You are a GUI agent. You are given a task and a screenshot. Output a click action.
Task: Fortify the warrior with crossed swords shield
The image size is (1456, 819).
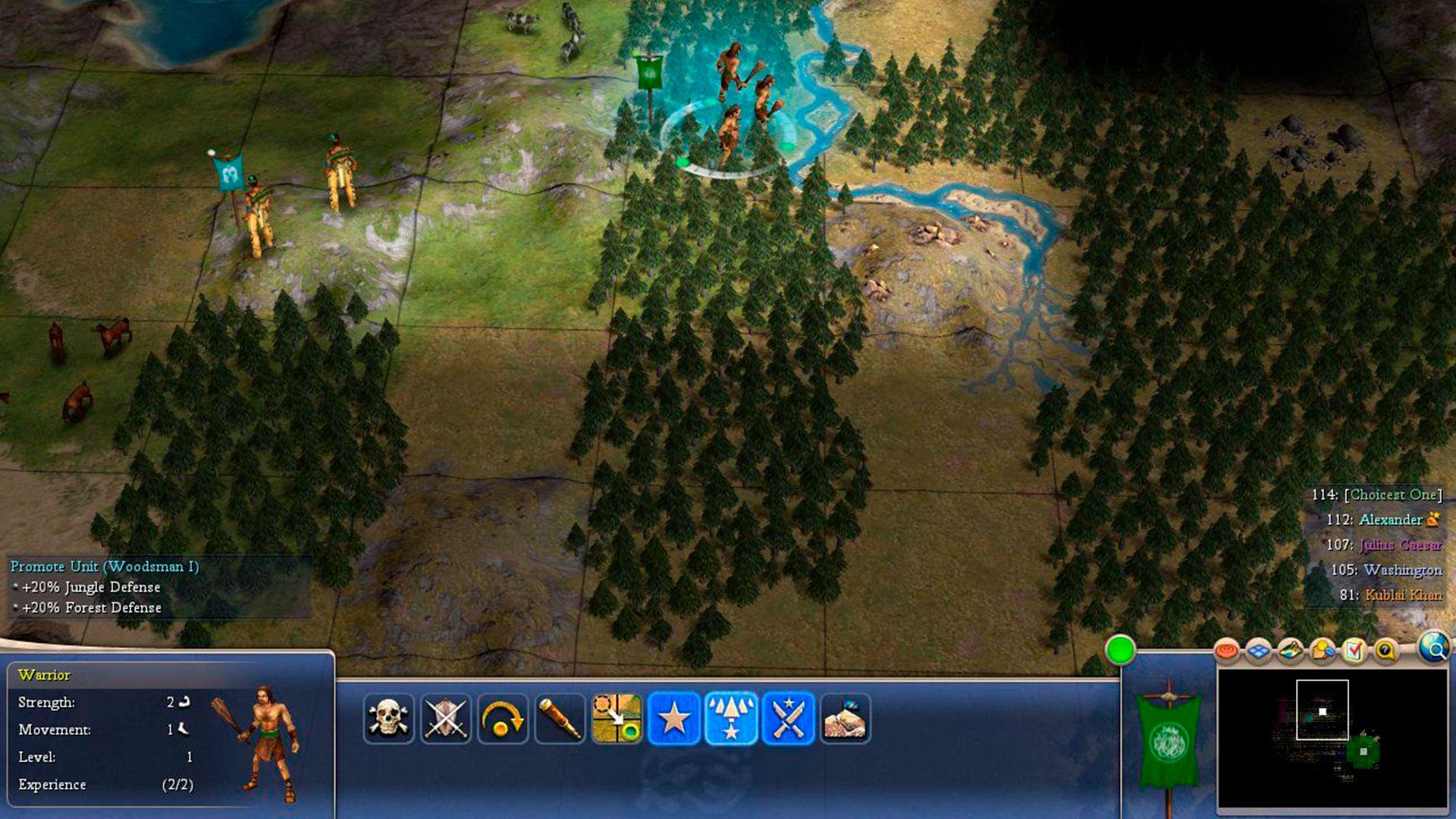click(x=446, y=718)
